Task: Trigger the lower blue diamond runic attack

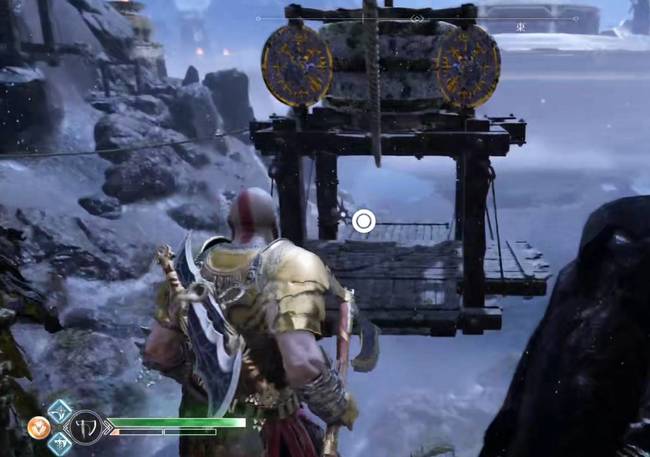Action: pyautogui.click(x=60, y=443)
